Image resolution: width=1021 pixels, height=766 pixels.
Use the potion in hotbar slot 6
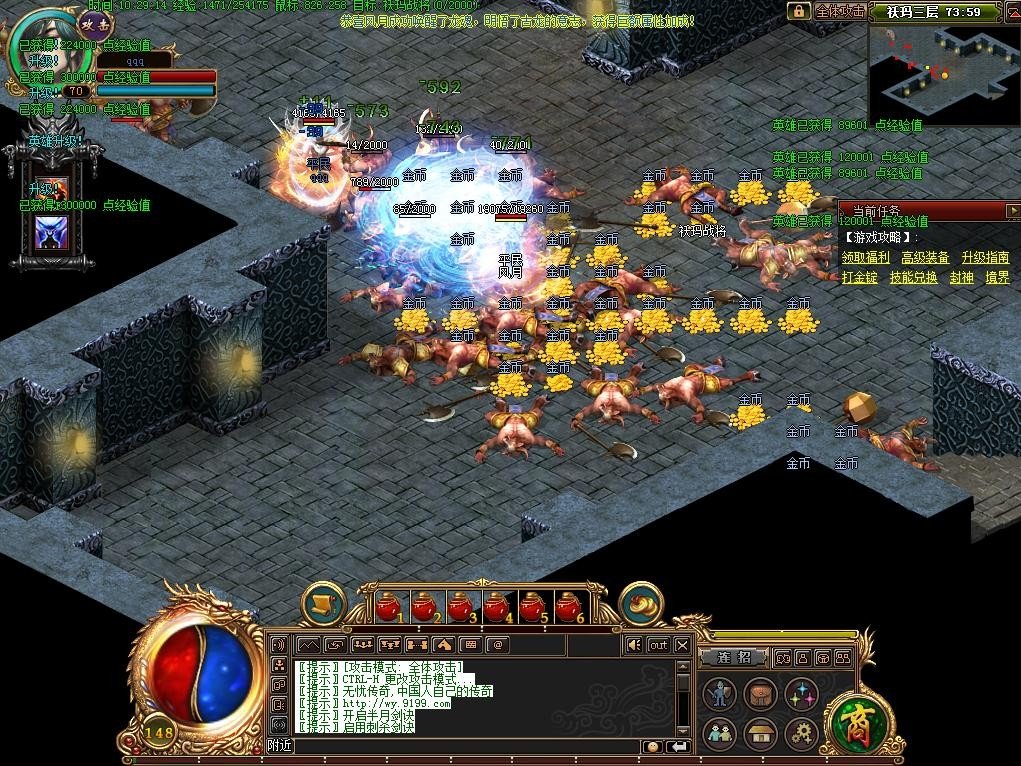tap(569, 606)
